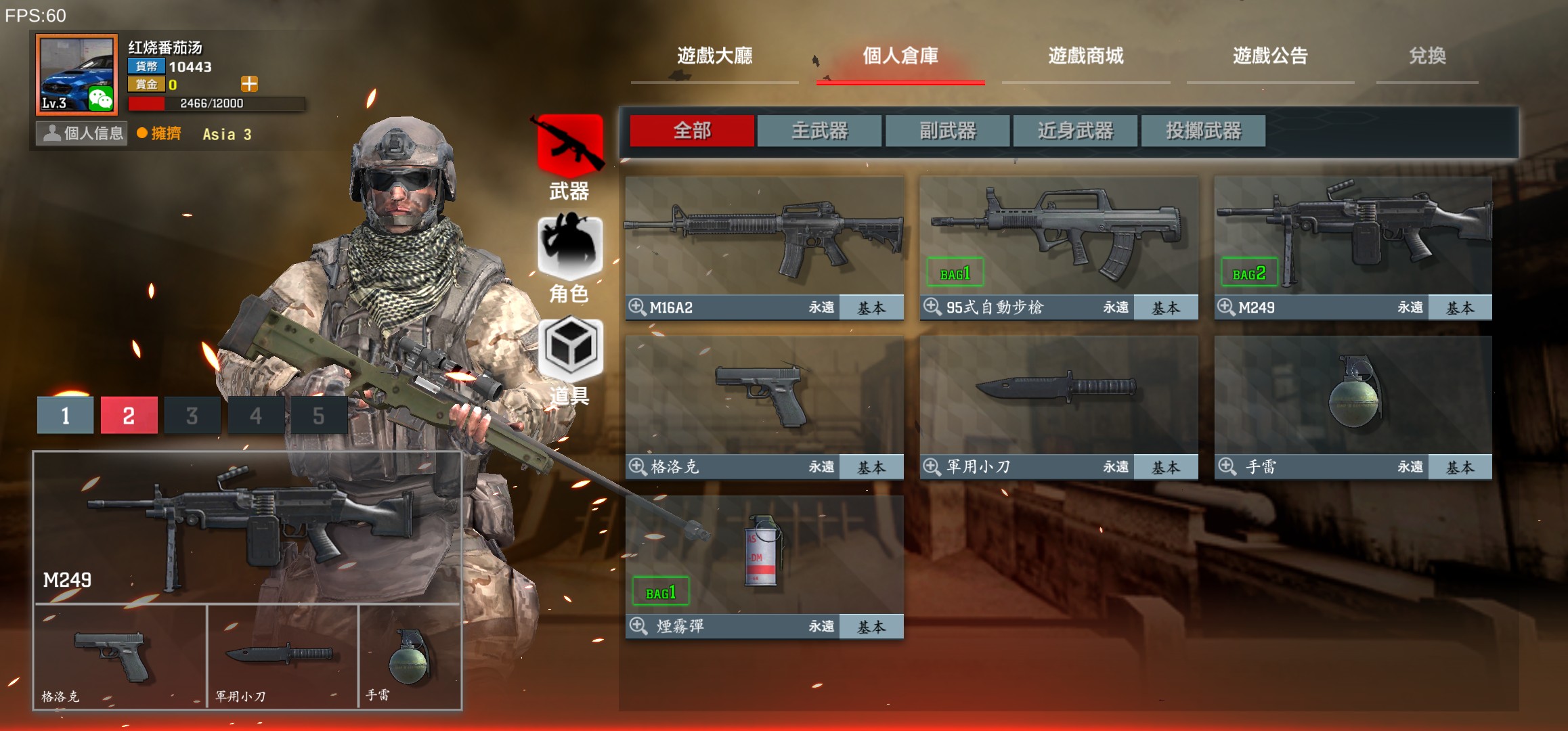Open the 道具 items category
Image resolution: width=1568 pixels, height=731 pixels.
[x=570, y=360]
